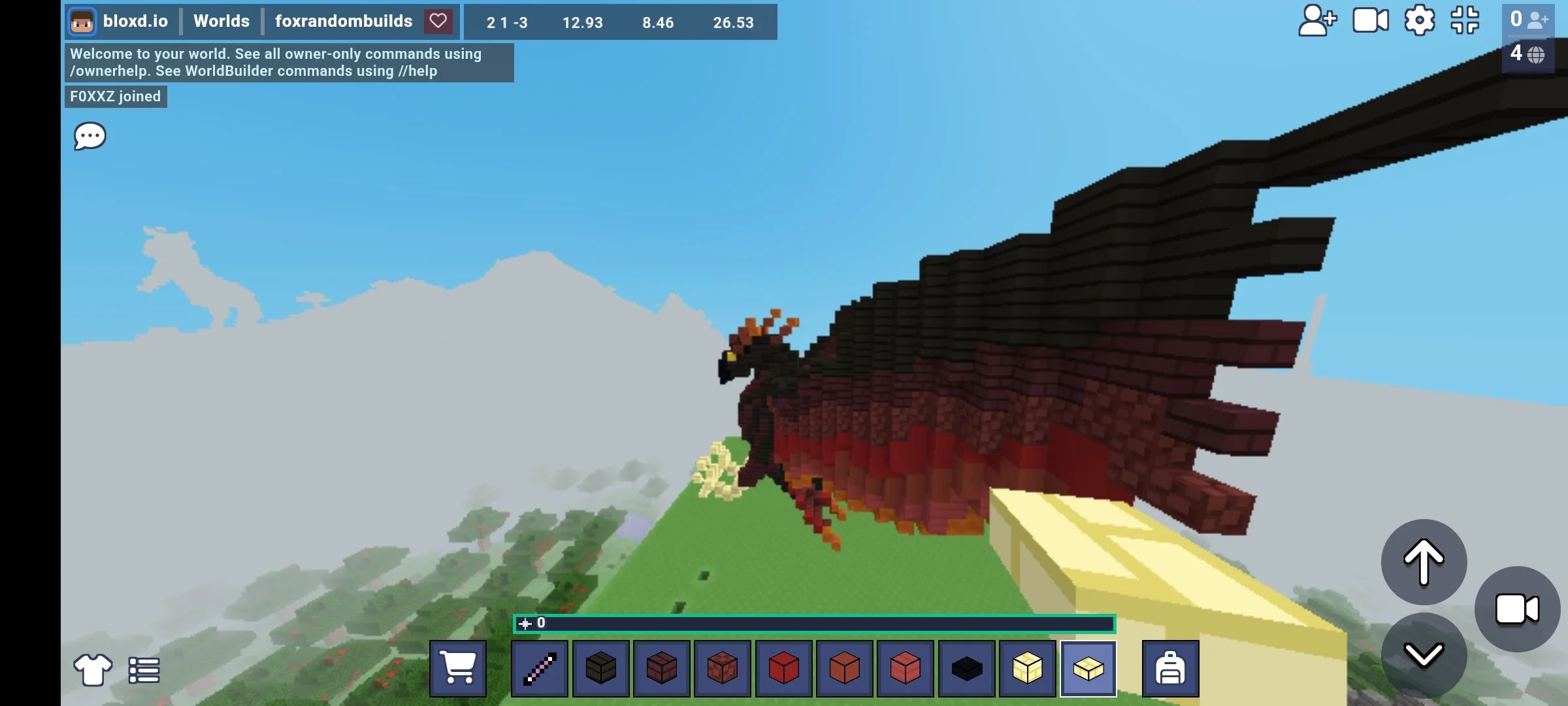The height and width of the screenshot is (706, 1568).
Task: Pick the yellow full brick block slot
Action: (1027, 668)
